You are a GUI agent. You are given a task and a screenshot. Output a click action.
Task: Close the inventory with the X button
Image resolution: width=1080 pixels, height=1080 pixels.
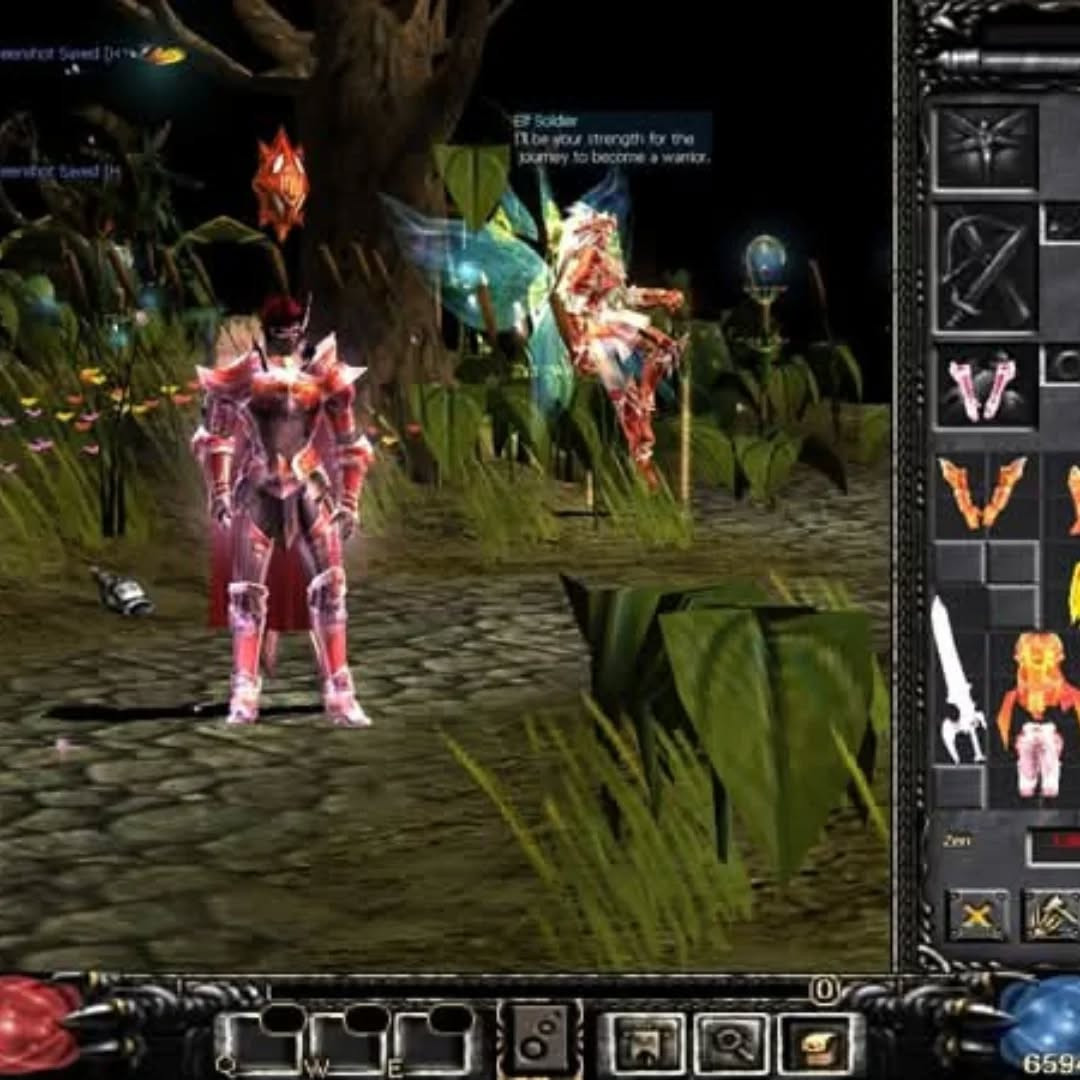(978, 914)
